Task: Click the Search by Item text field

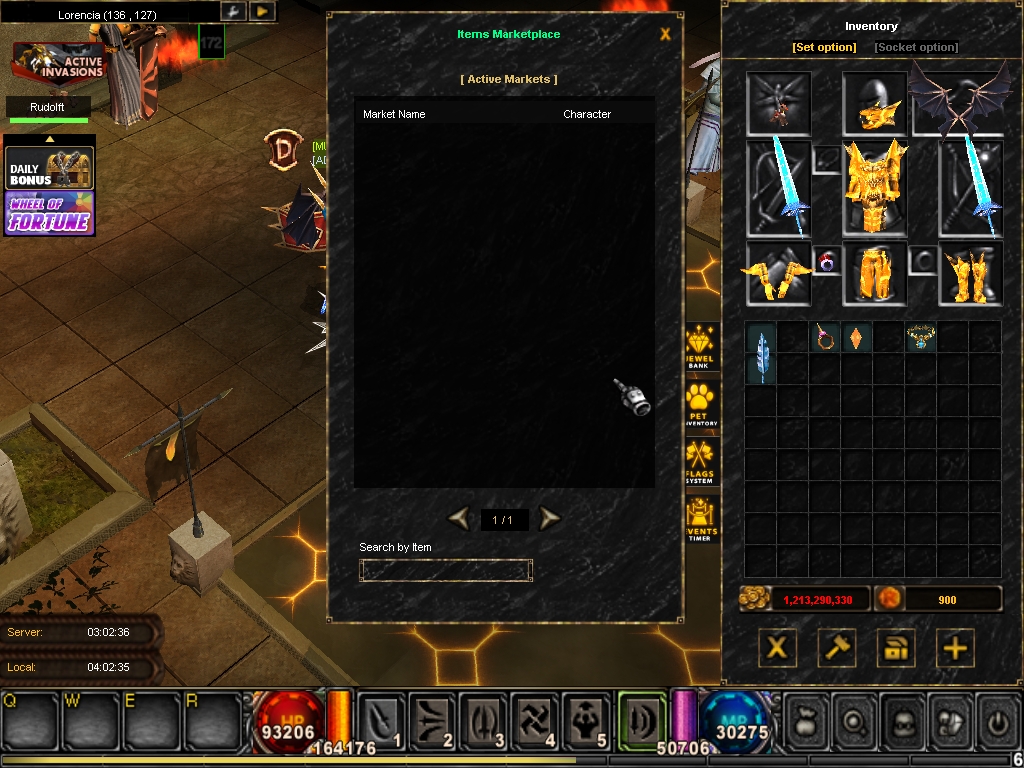Action: (446, 570)
